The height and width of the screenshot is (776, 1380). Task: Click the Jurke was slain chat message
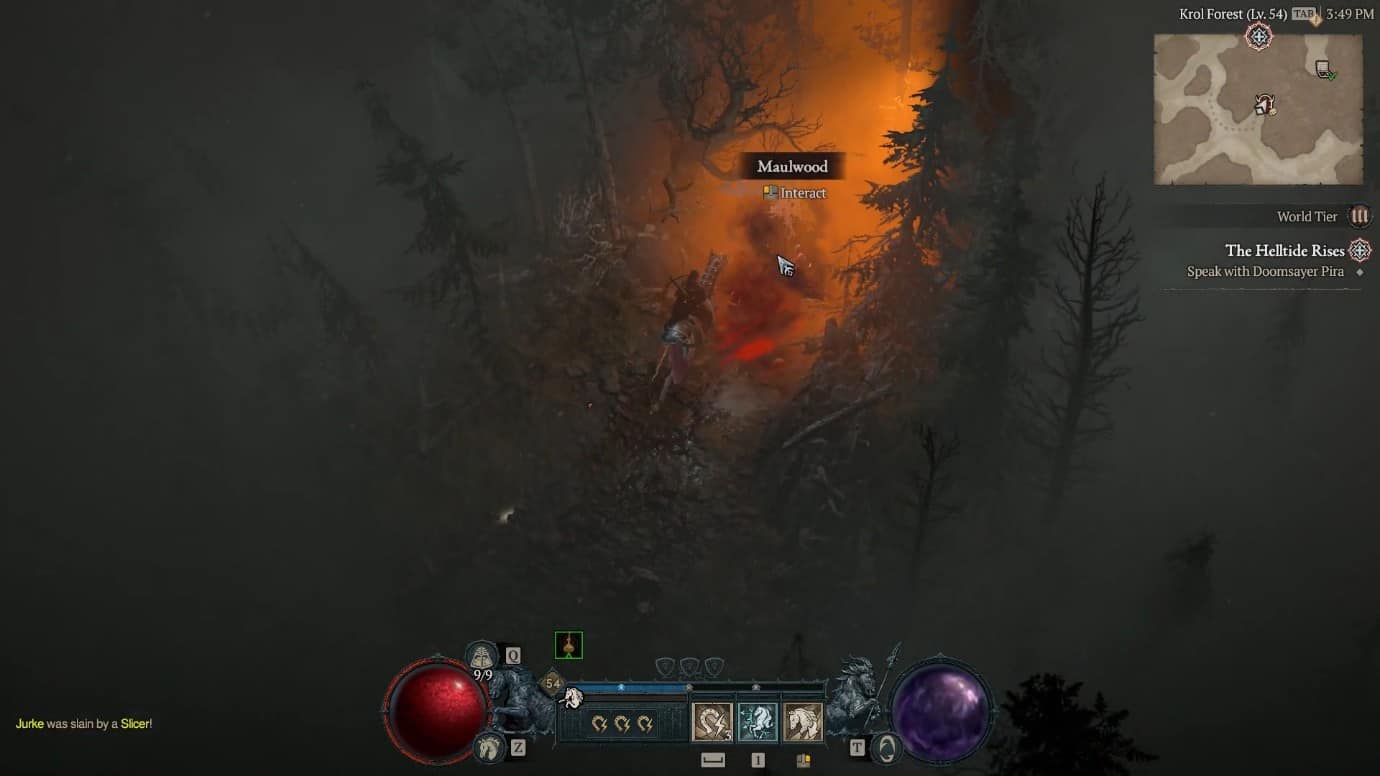coord(85,720)
